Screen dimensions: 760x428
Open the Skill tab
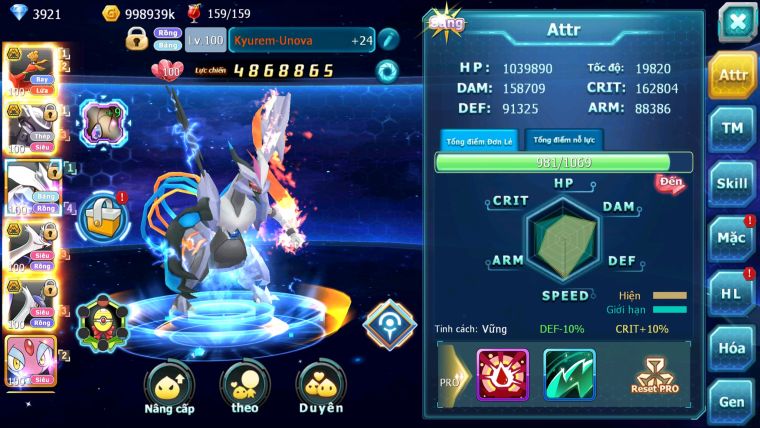[732, 183]
